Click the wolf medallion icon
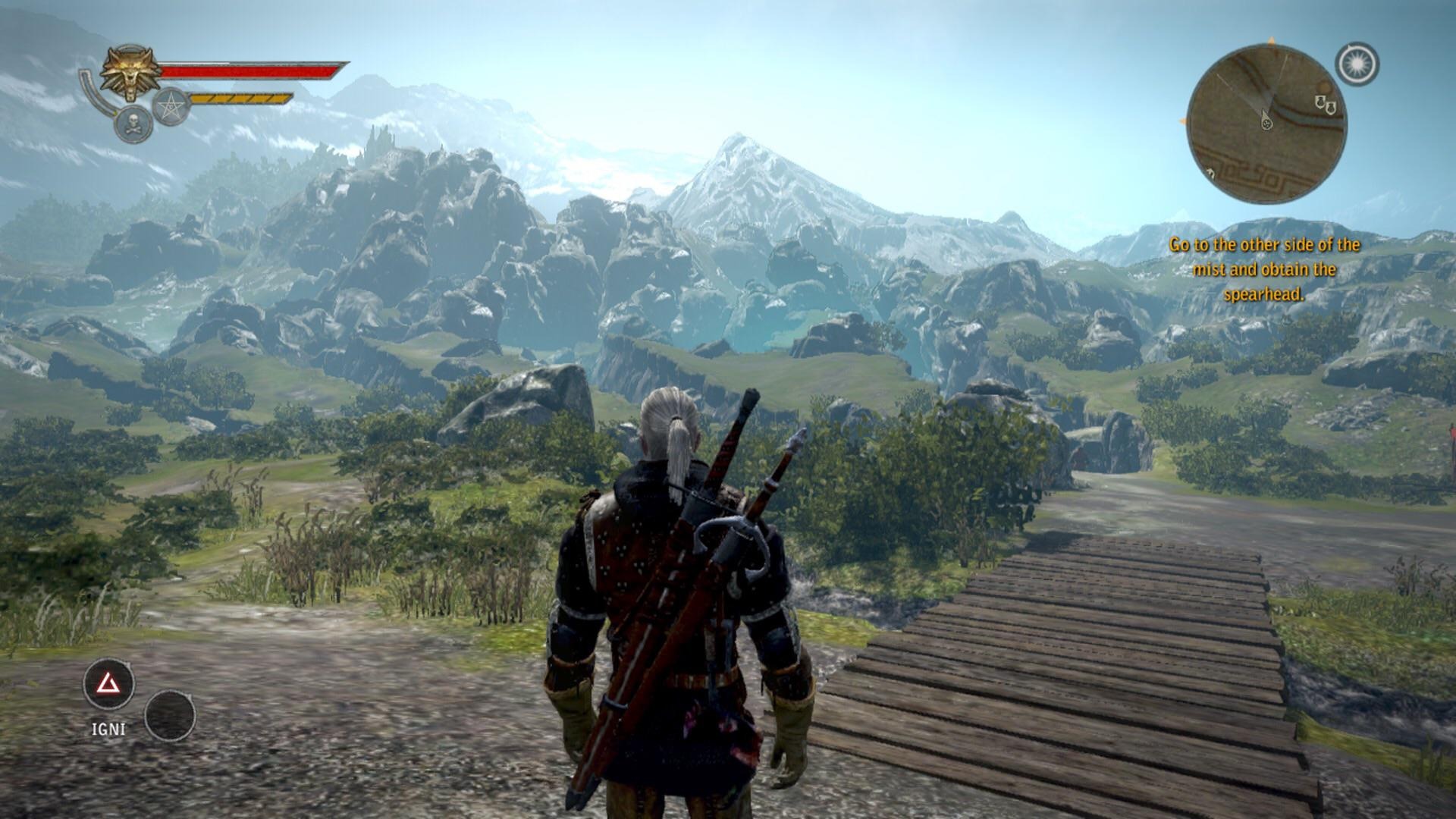Image resolution: width=1456 pixels, height=819 pixels. coord(130,73)
